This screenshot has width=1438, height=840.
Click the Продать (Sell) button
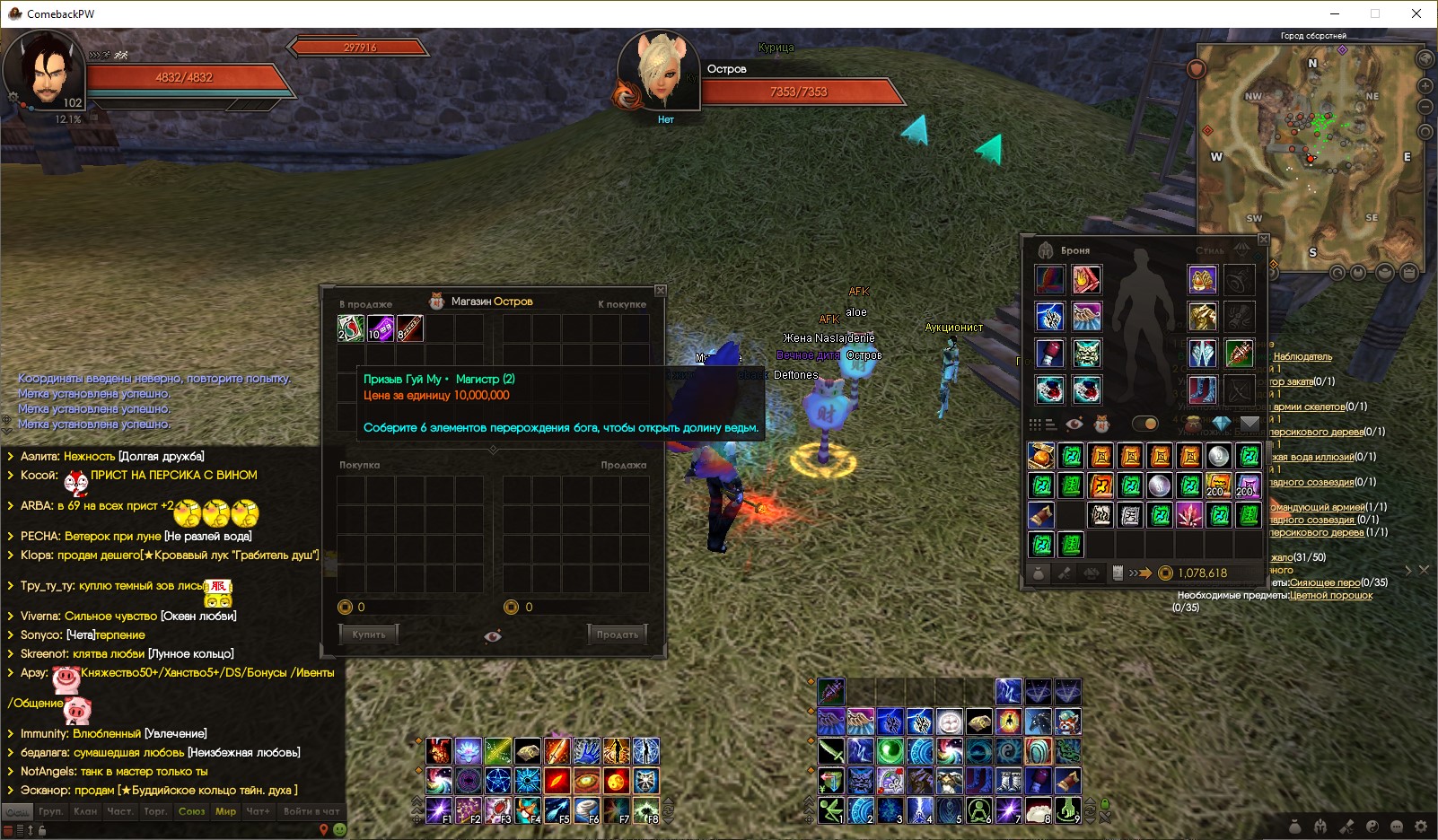[618, 634]
